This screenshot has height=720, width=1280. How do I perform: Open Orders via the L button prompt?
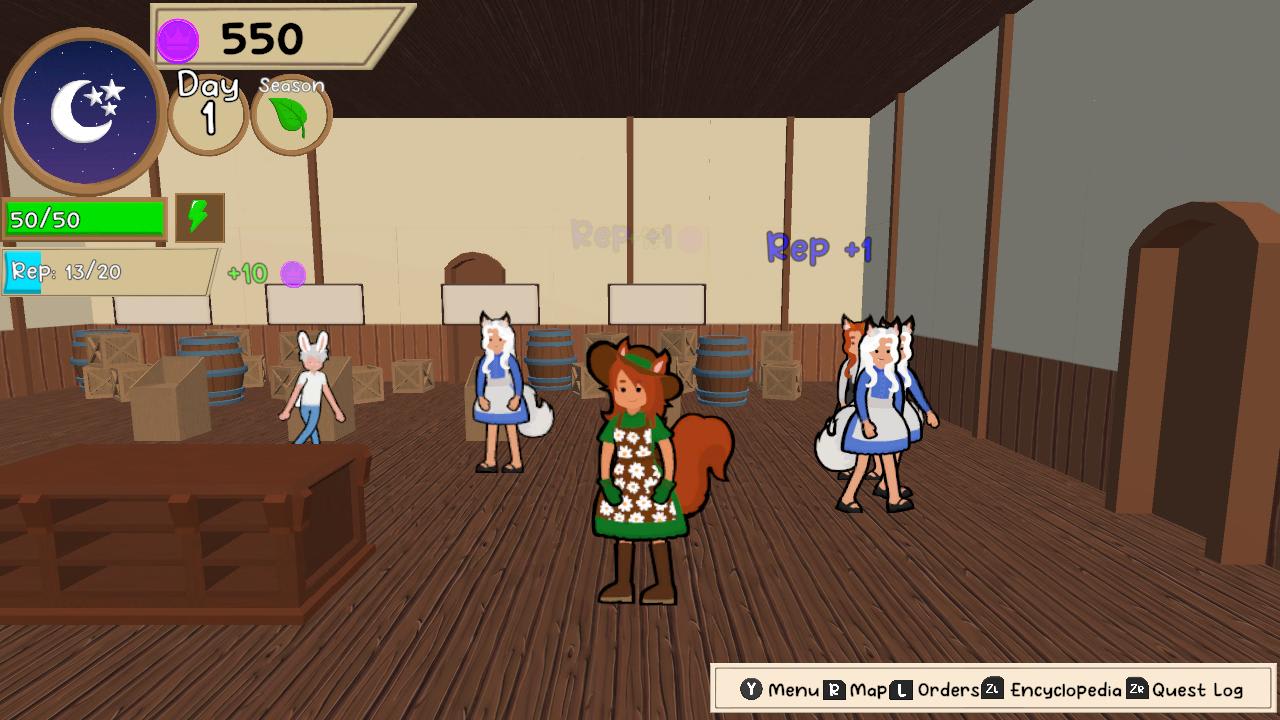point(899,689)
